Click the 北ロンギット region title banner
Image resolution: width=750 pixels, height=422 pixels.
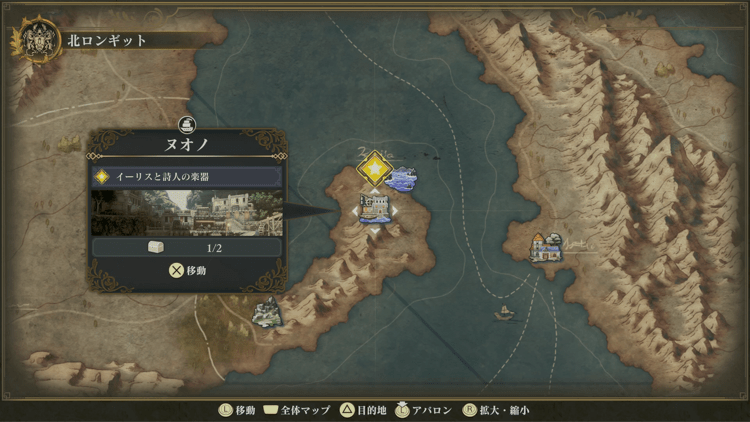108,41
